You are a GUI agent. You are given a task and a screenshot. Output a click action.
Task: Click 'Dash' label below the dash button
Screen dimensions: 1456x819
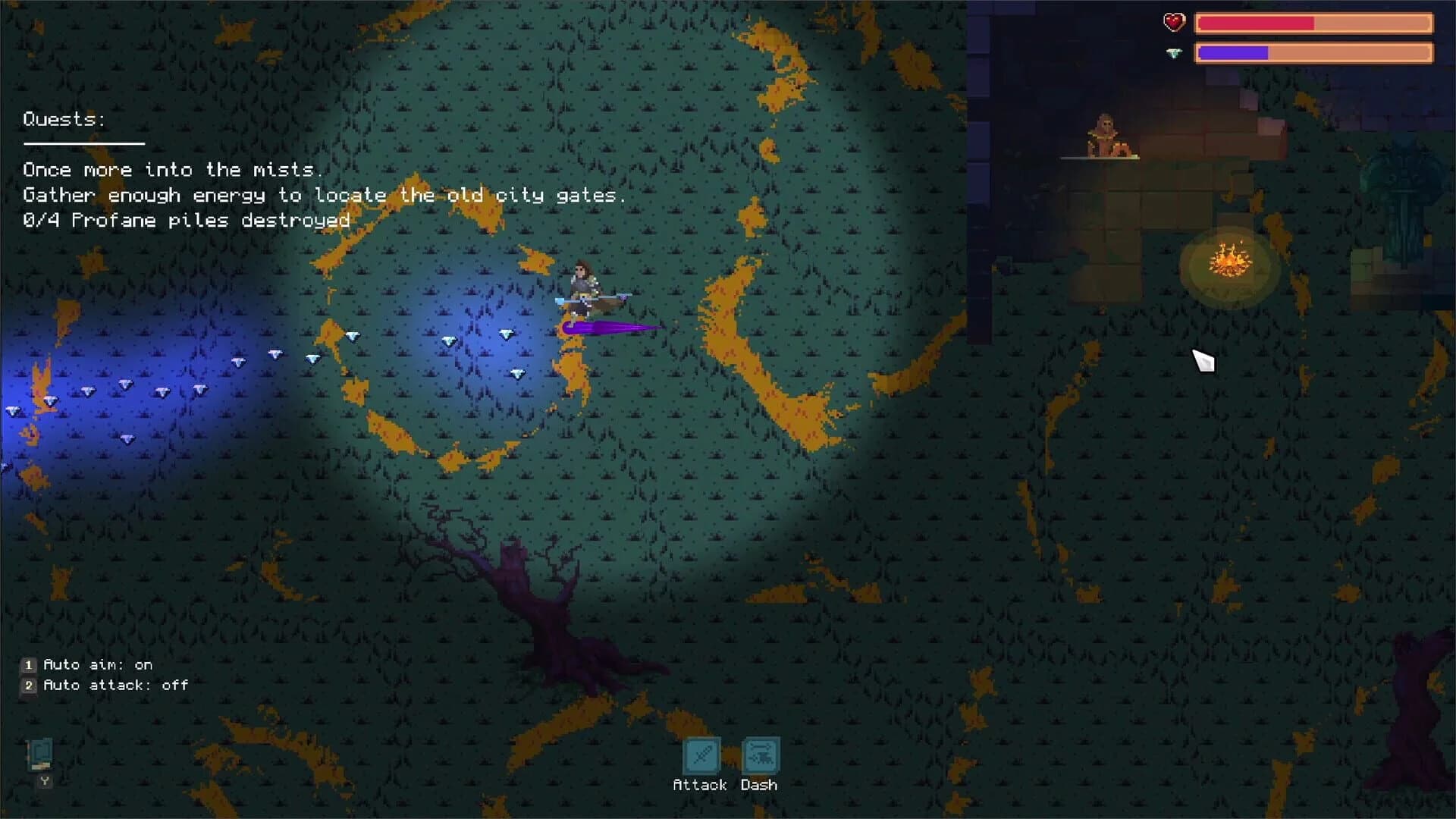click(x=759, y=784)
